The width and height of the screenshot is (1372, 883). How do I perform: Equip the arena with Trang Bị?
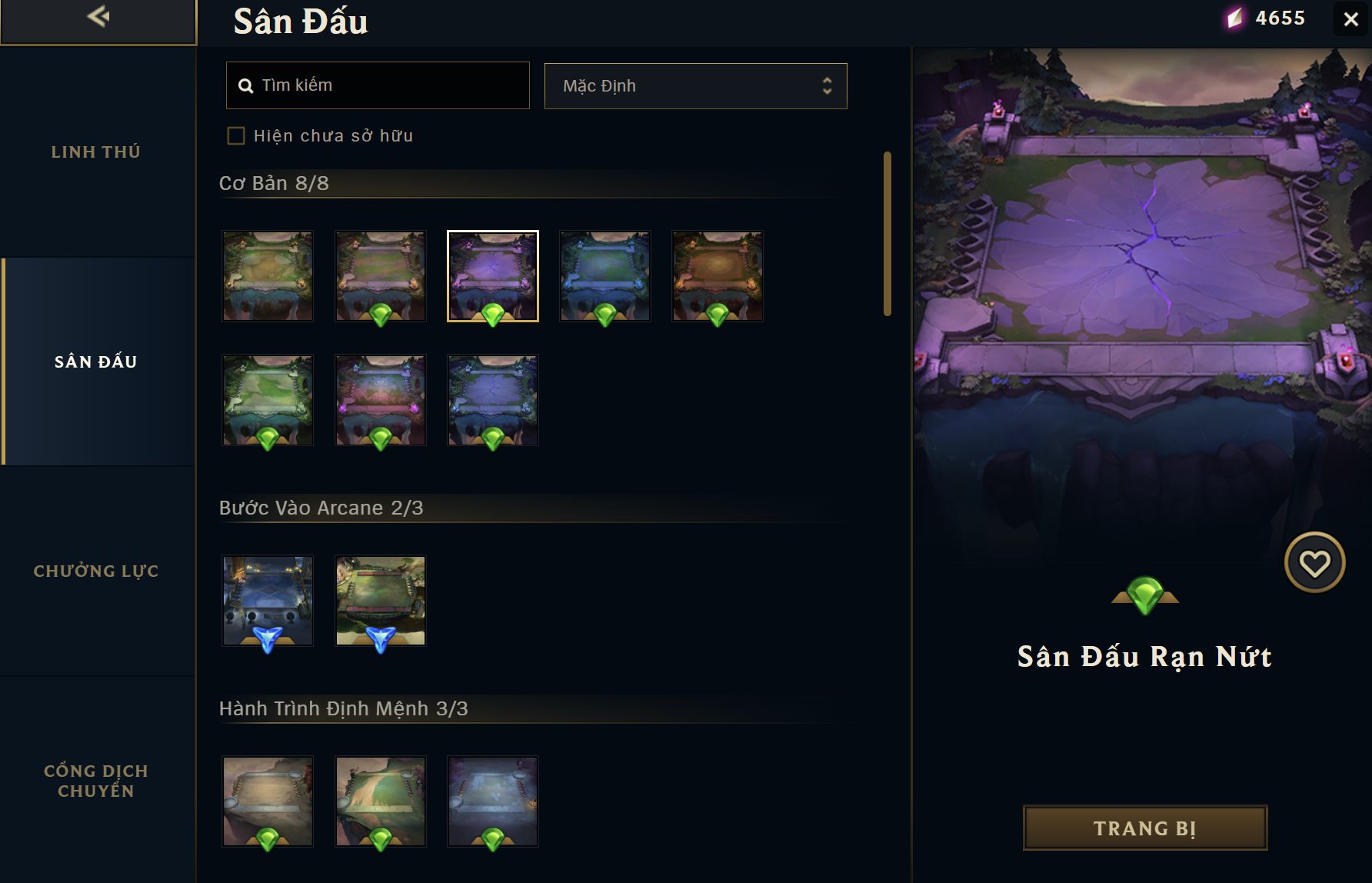(1144, 828)
